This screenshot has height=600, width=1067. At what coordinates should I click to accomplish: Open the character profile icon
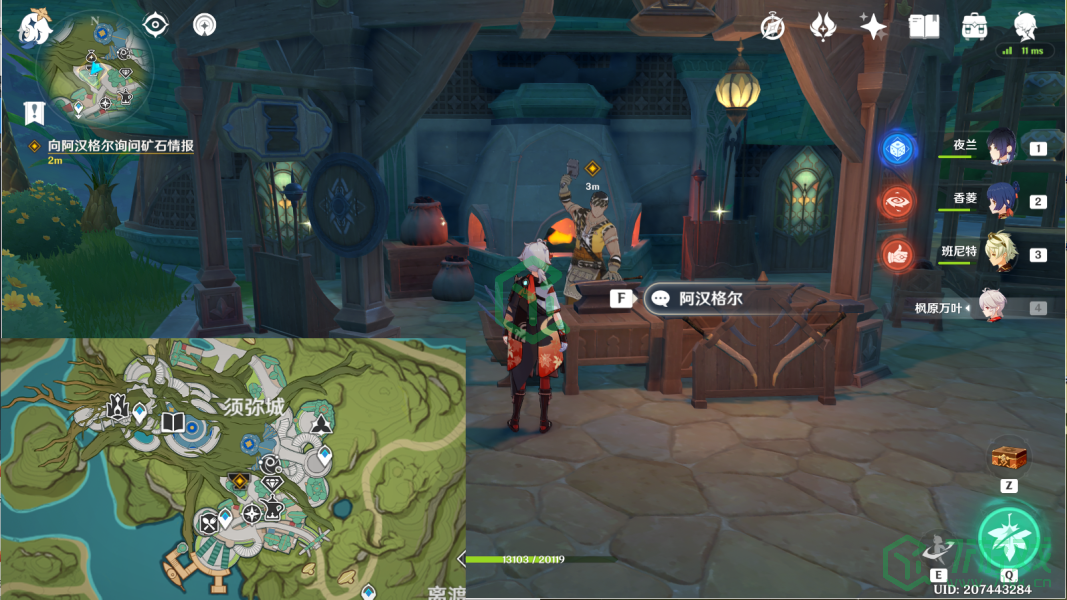coord(1025,27)
